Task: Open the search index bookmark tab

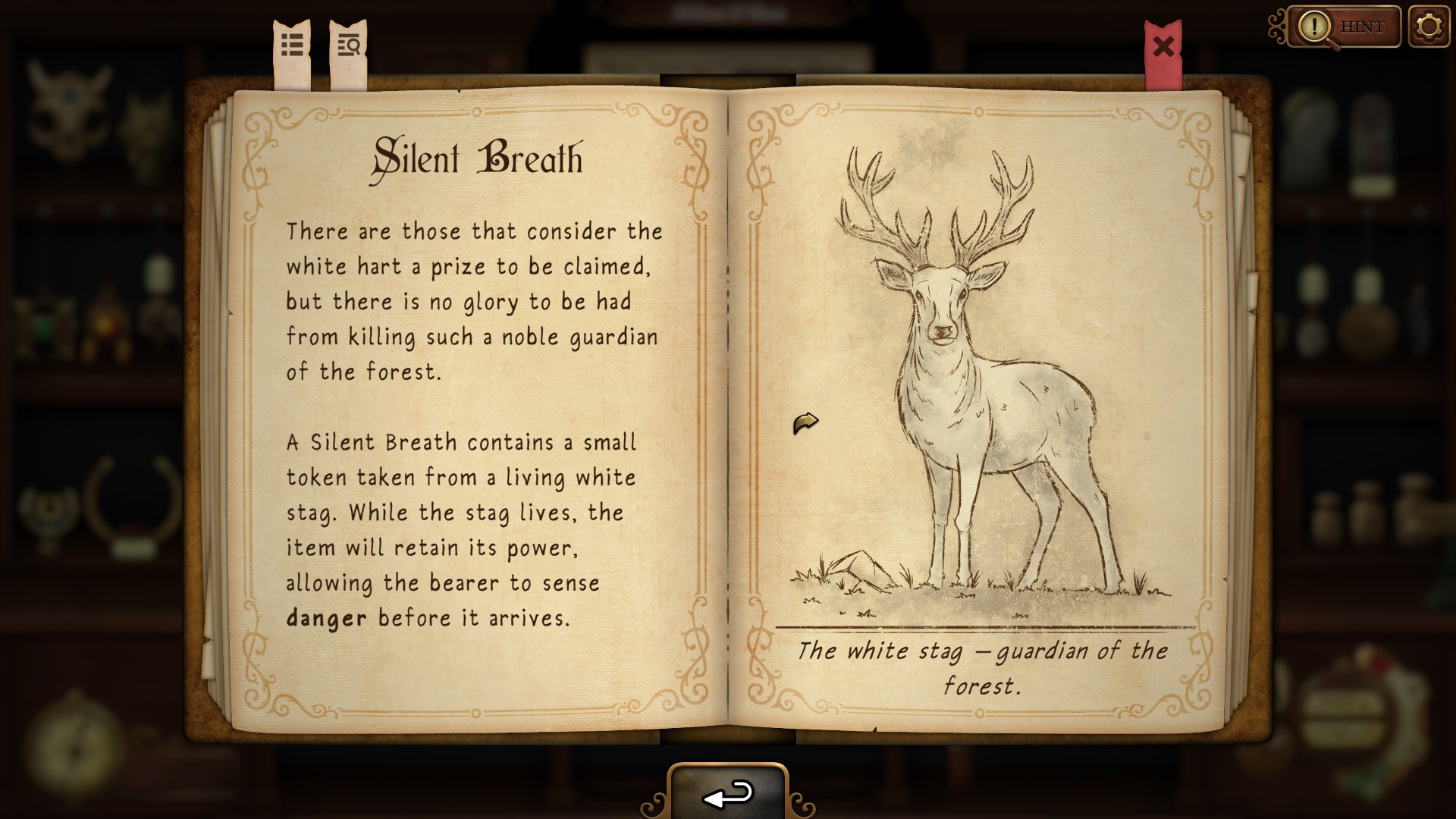Action: tap(349, 47)
